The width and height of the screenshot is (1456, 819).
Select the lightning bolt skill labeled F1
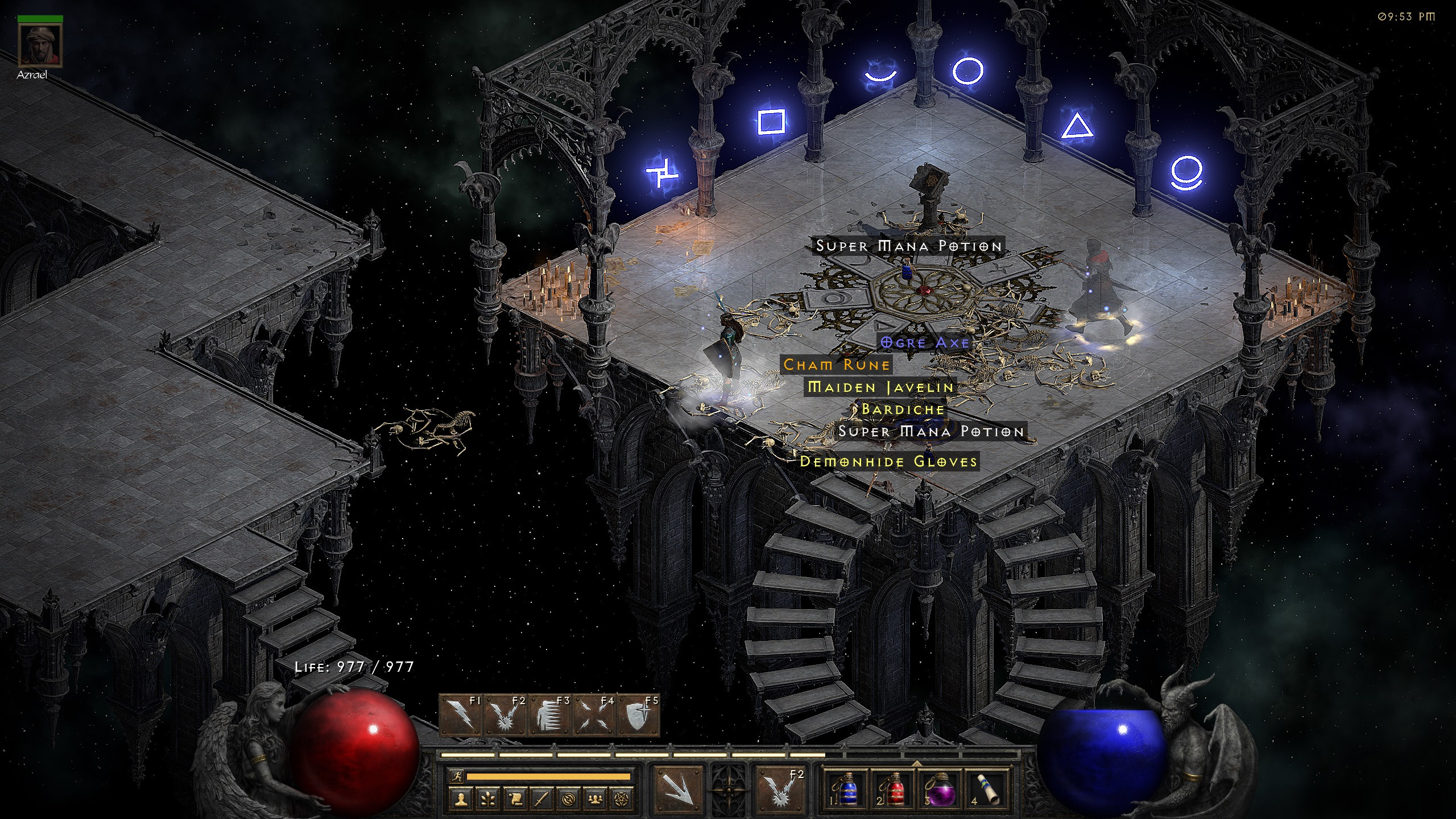tap(461, 715)
